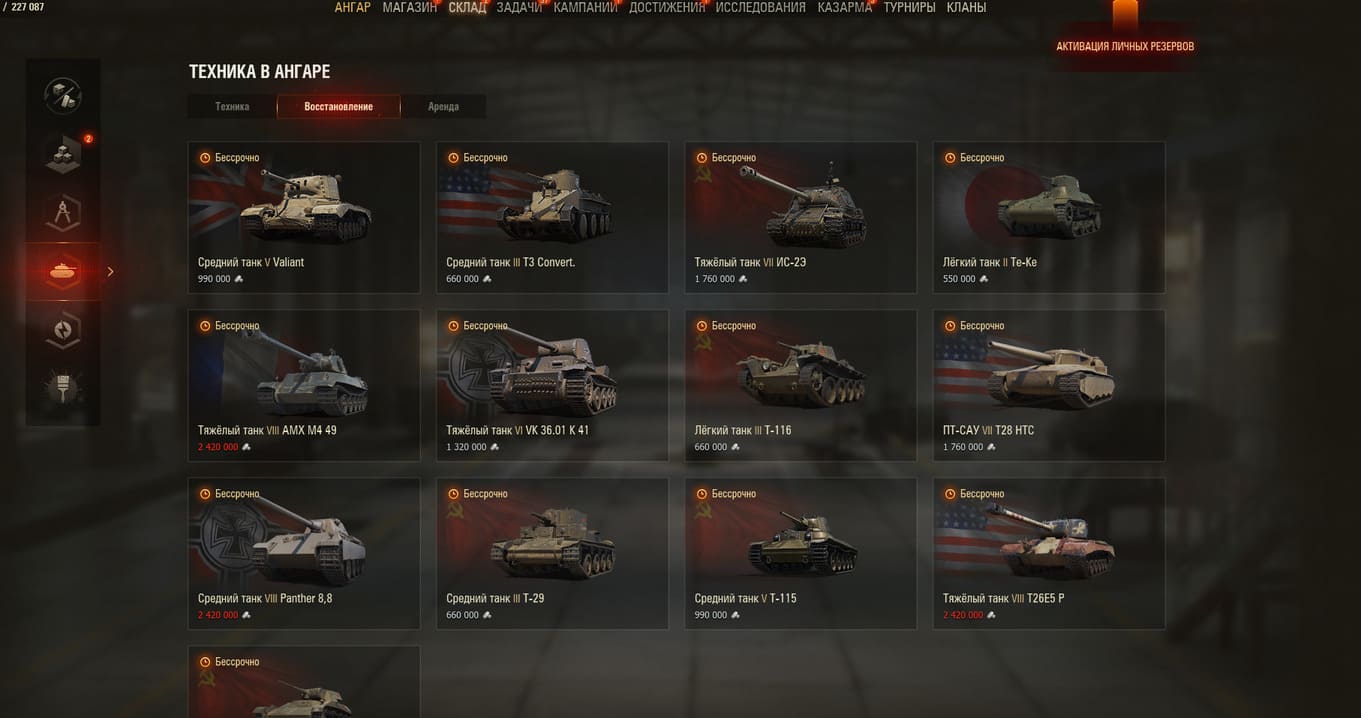The height and width of the screenshot is (718, 1361).
Task: Click Активация личных резервов button
Action: tap(1125, 46)
